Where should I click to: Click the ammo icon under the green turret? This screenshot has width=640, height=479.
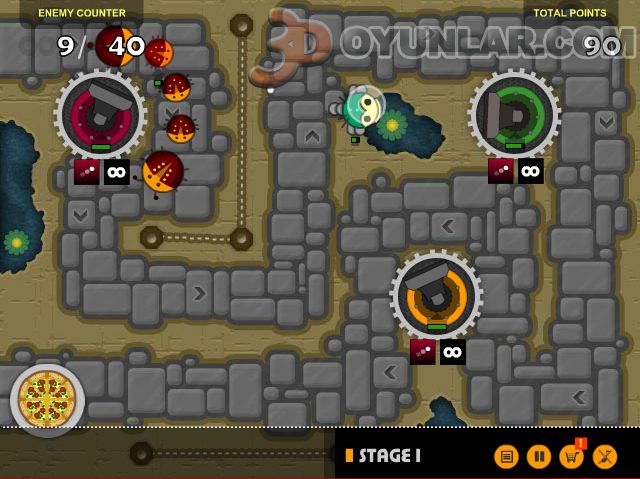[x=501, y=171]
